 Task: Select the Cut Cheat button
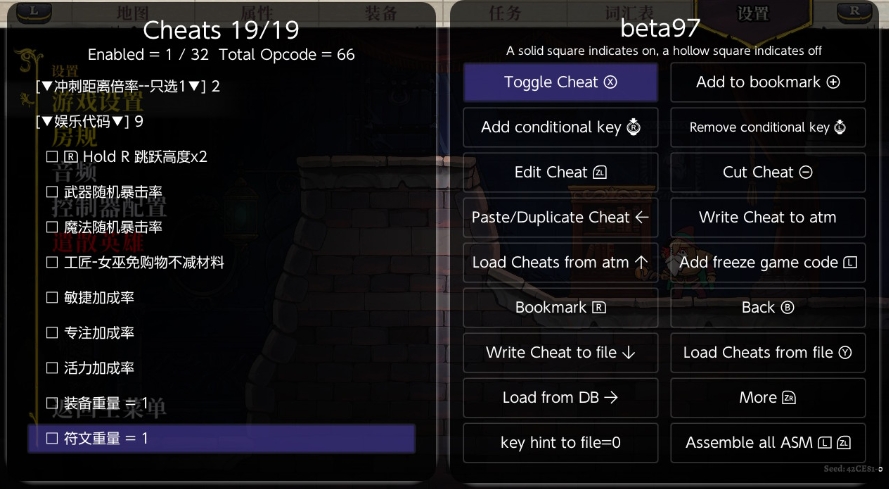pos(767,172)
